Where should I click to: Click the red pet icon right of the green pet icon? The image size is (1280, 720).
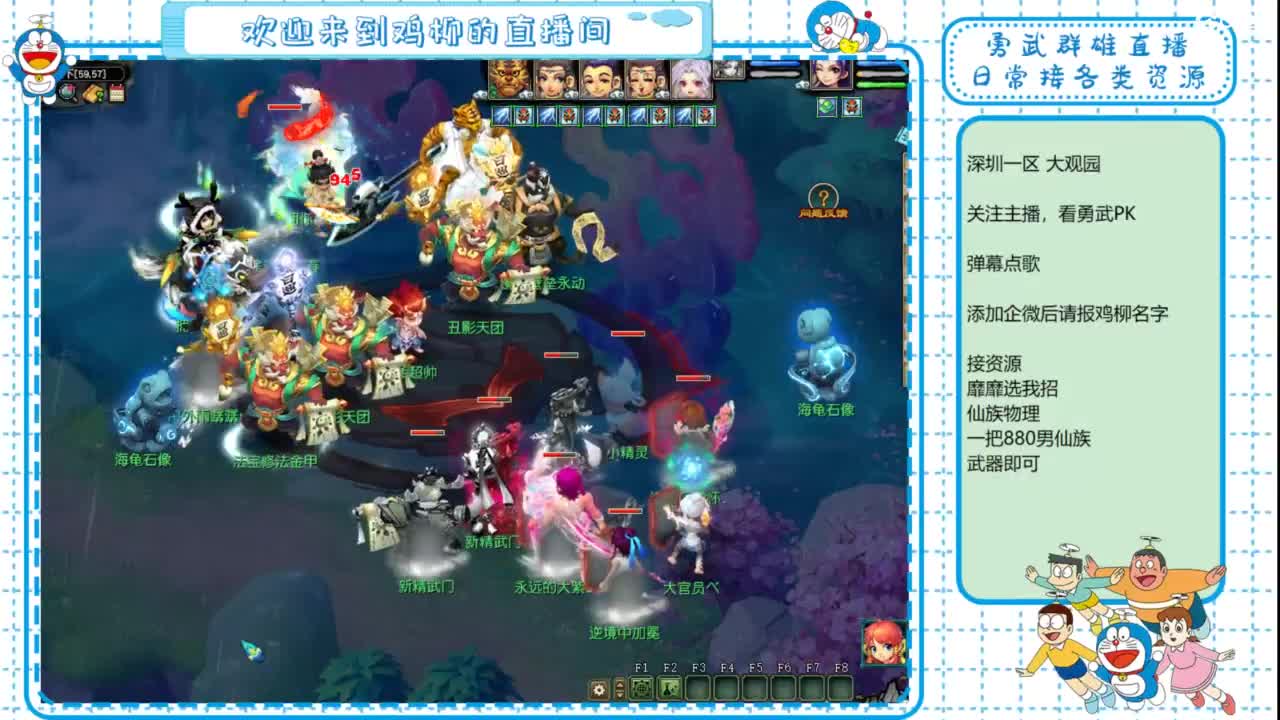pos(852,108)
